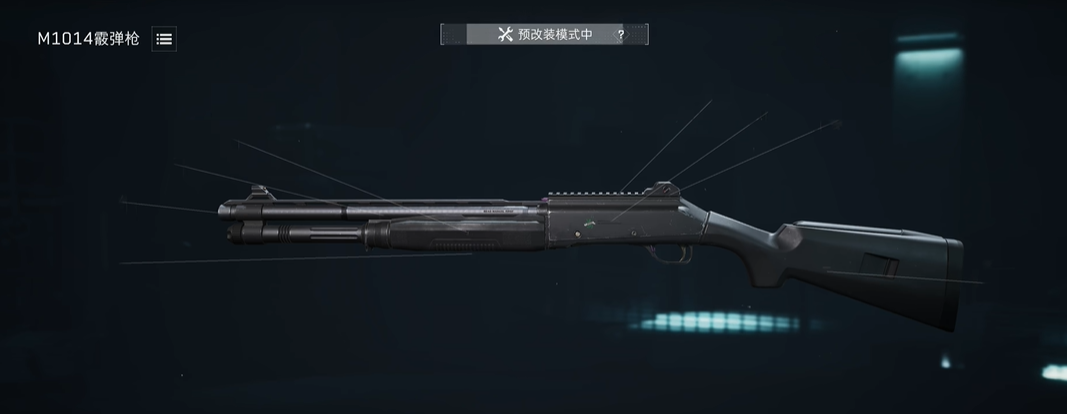Open the list menu beside M1014 weapon name
Viewport: 1067px width, 414px height.
click(x=164, y=39)
